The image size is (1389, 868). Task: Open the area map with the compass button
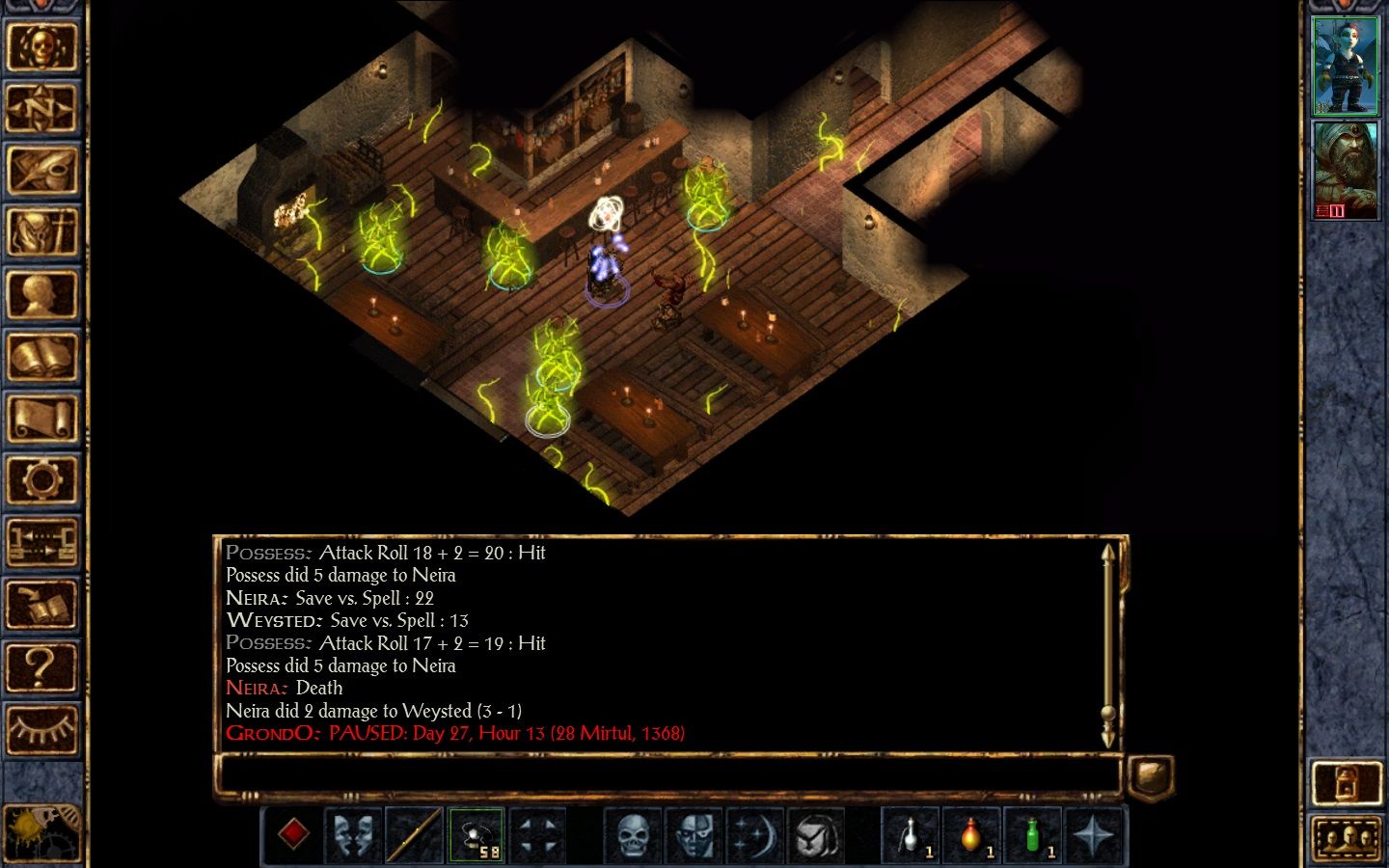tap(41, 108)
